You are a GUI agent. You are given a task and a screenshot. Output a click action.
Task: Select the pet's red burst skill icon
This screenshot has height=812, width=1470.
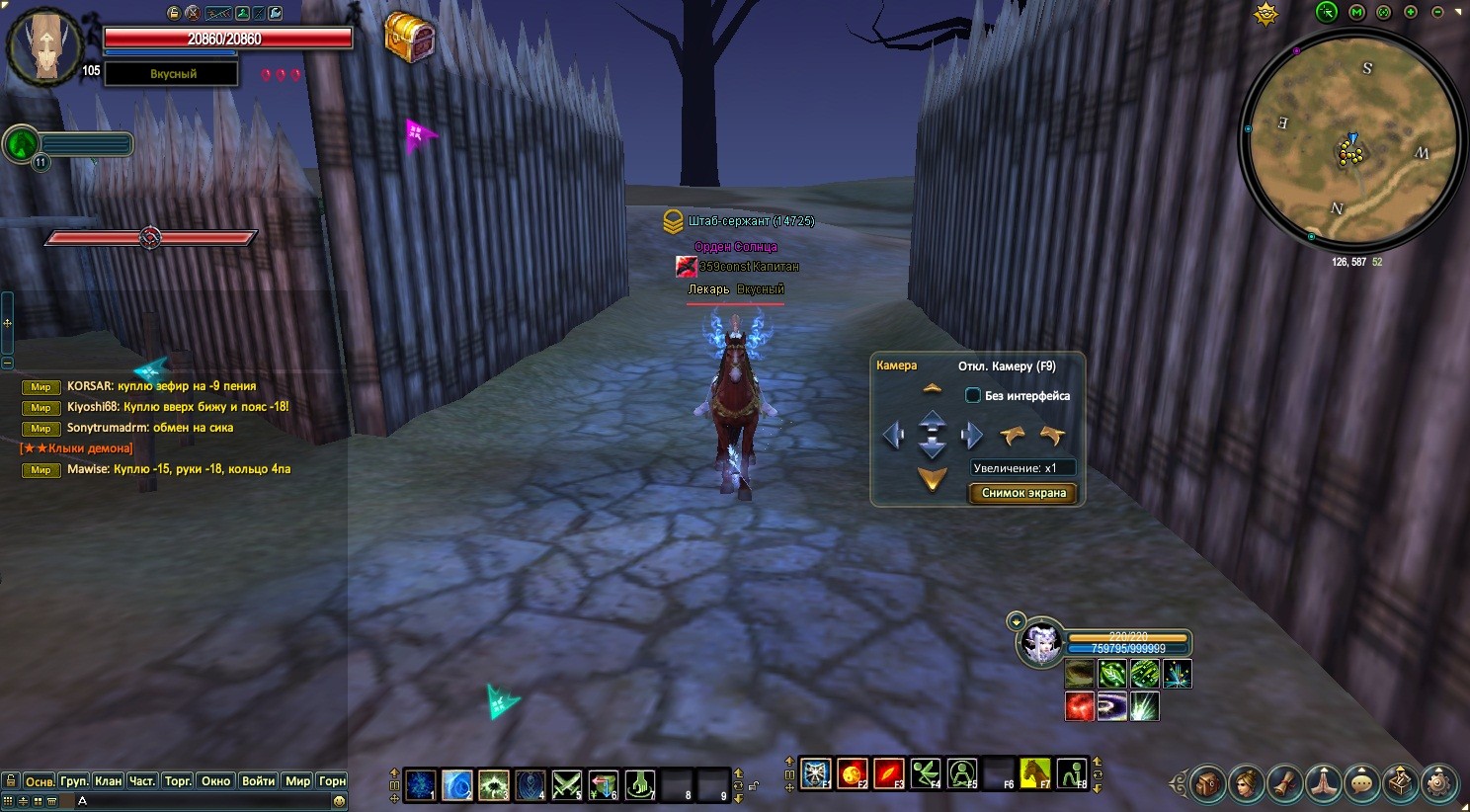[x=1079, y=706]
